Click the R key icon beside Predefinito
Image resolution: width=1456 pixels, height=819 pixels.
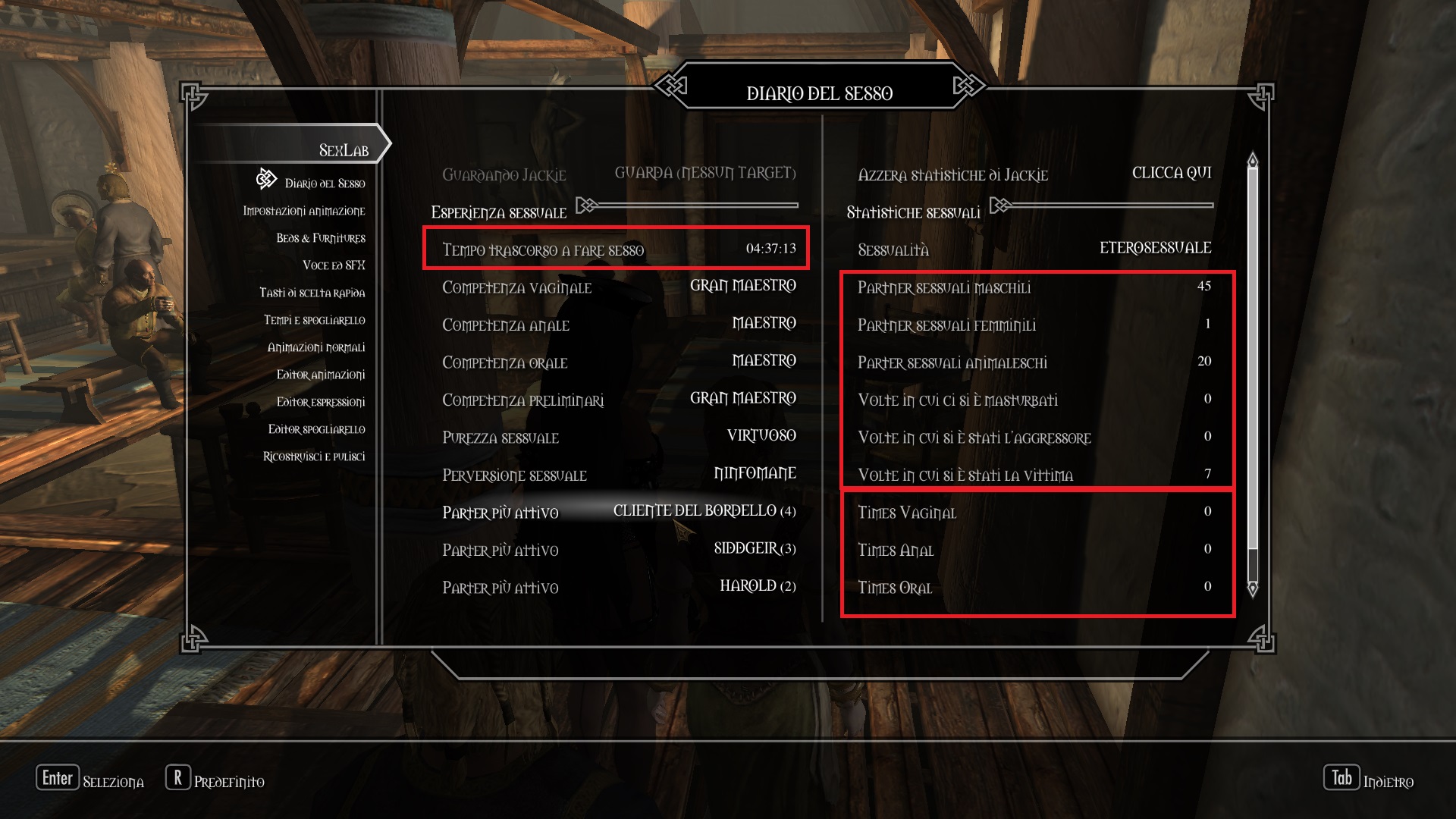(177, 777)
